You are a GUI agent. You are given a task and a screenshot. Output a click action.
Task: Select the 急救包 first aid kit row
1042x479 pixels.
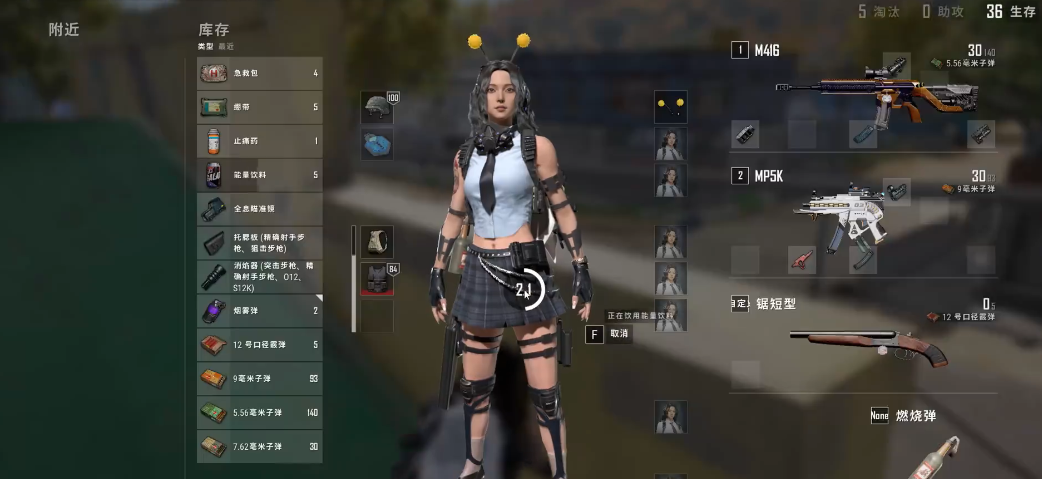(259, 73)
